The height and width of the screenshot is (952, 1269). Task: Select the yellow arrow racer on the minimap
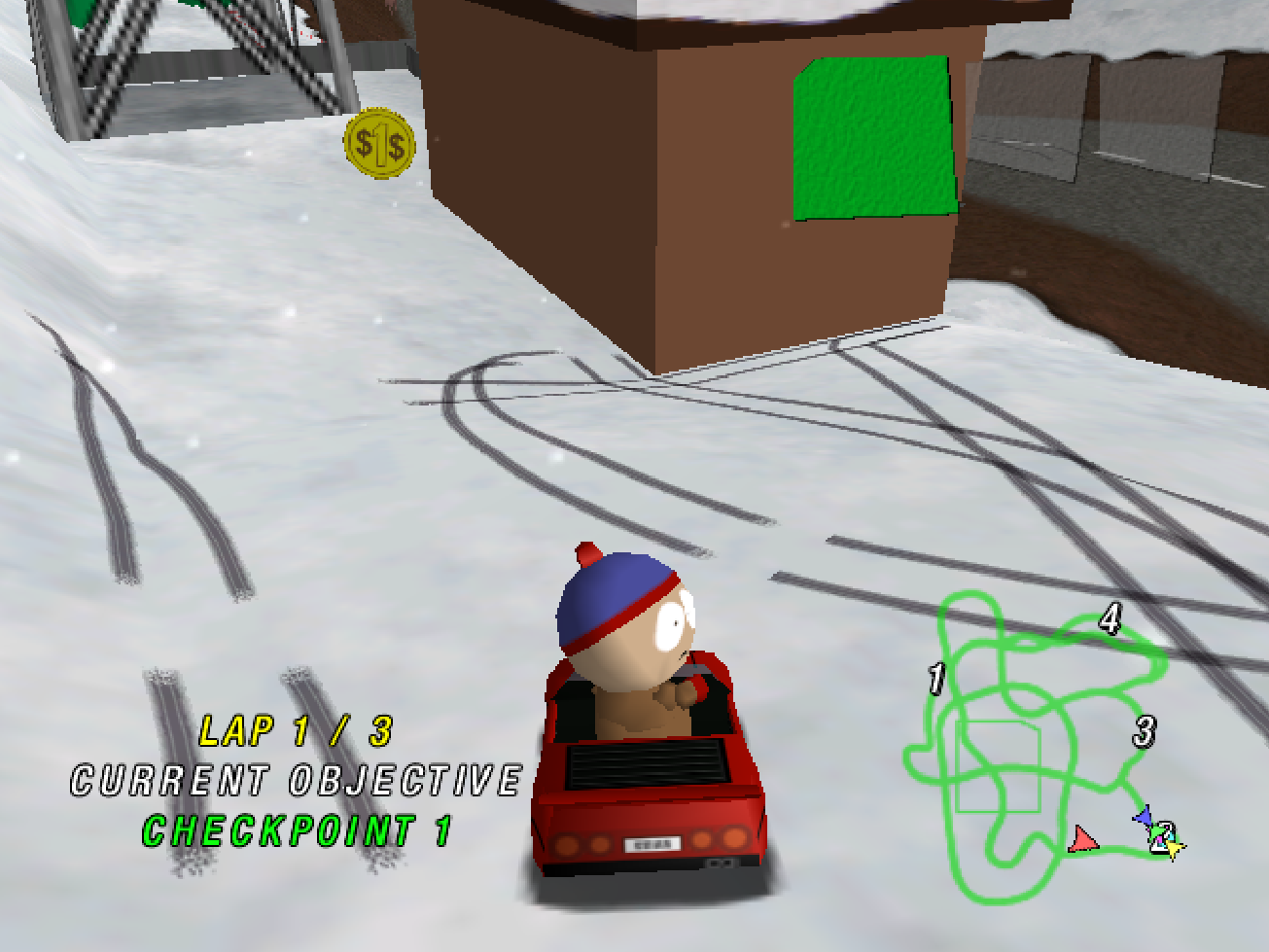click(1173, 848)
